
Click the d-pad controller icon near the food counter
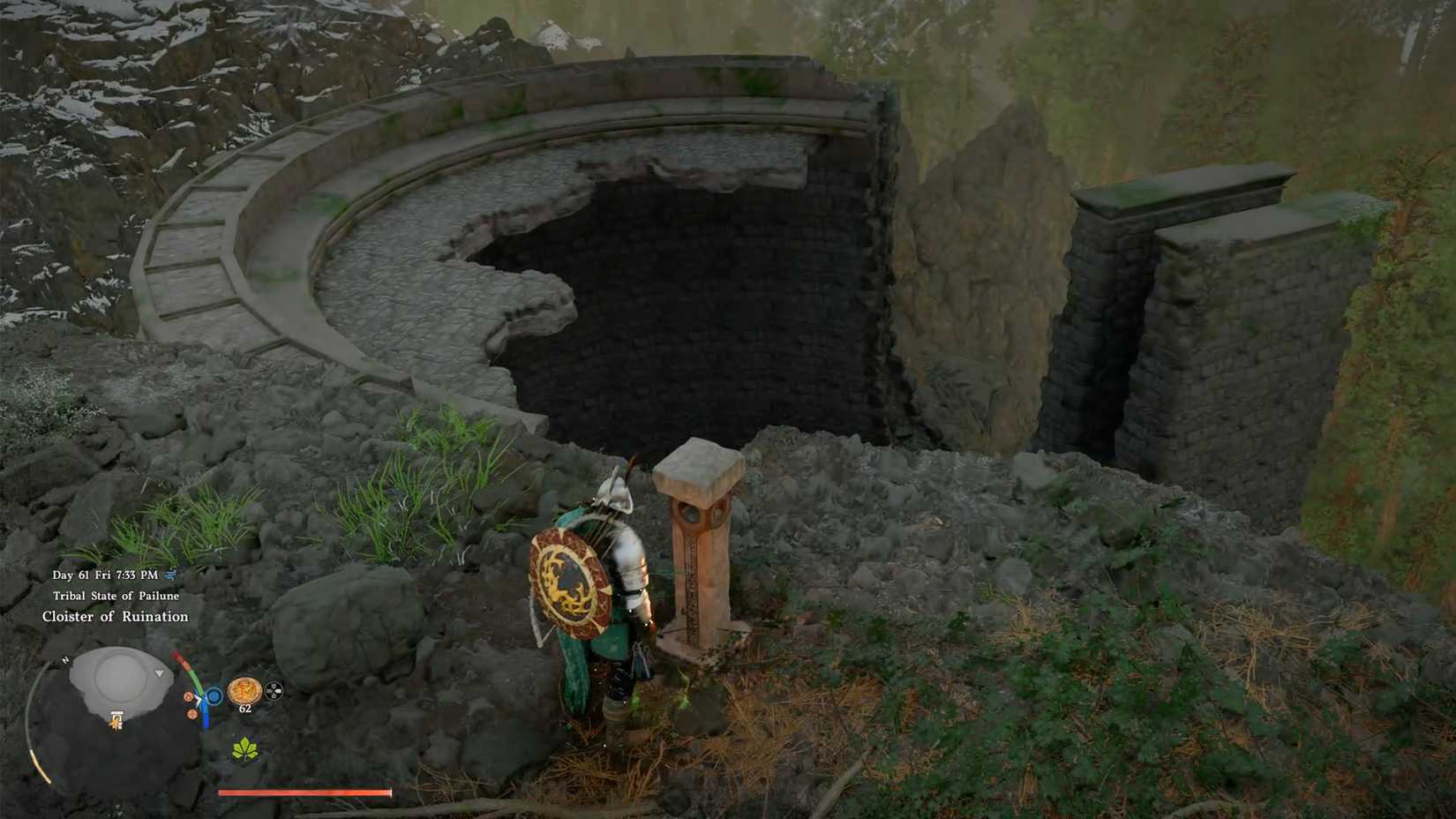coord(274,692)
